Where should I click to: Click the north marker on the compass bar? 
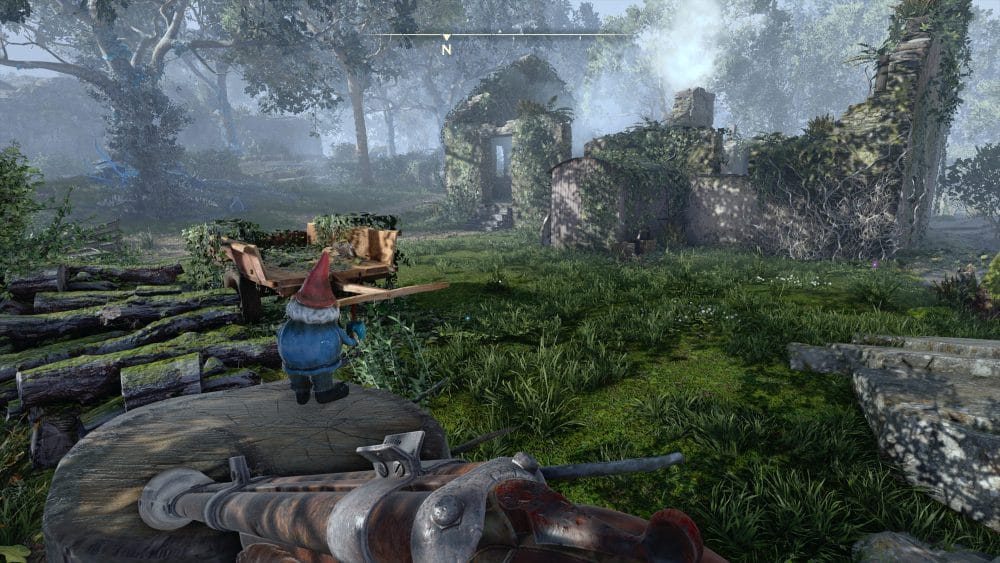tap(447, 47)
